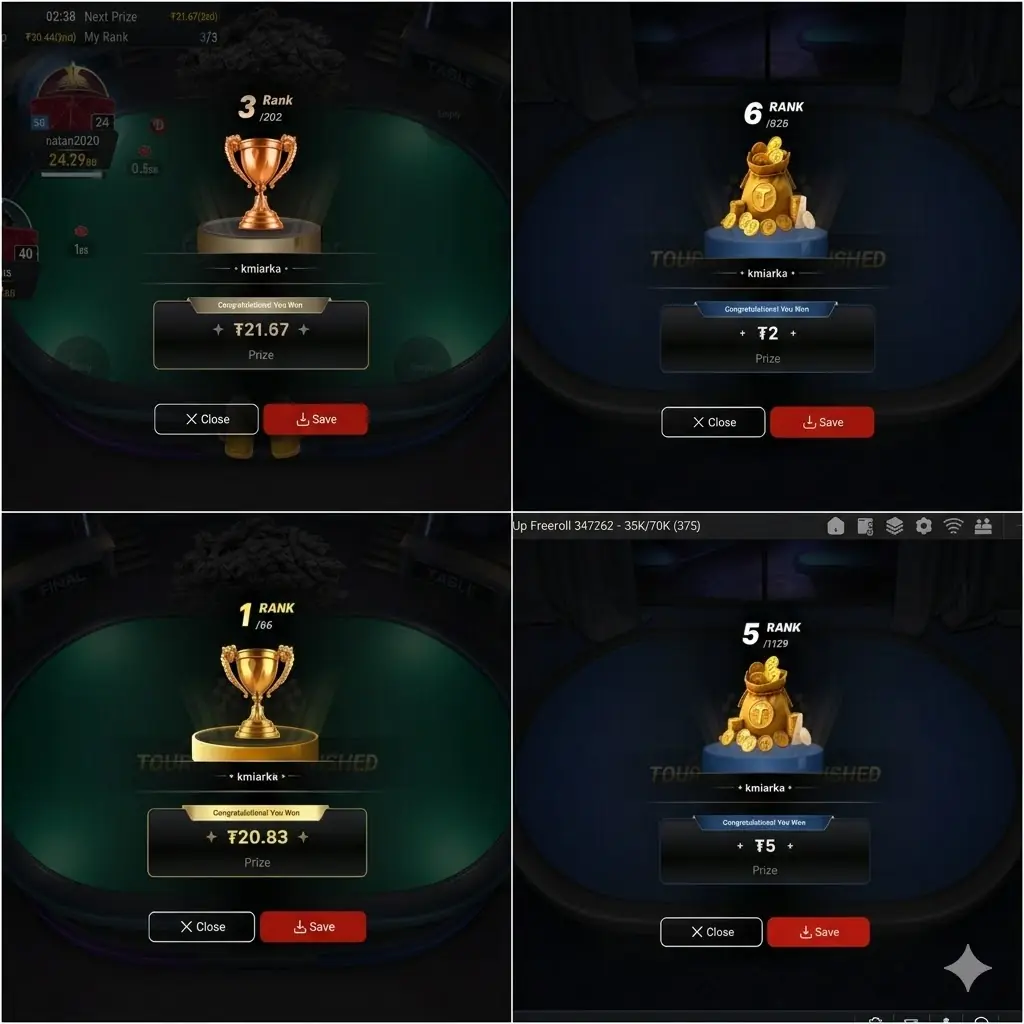Viewport: 1024px width, 1024px height.
Task: Close the rank 6 prize popup
Action: pyautogui.click(x=713, y=422)
